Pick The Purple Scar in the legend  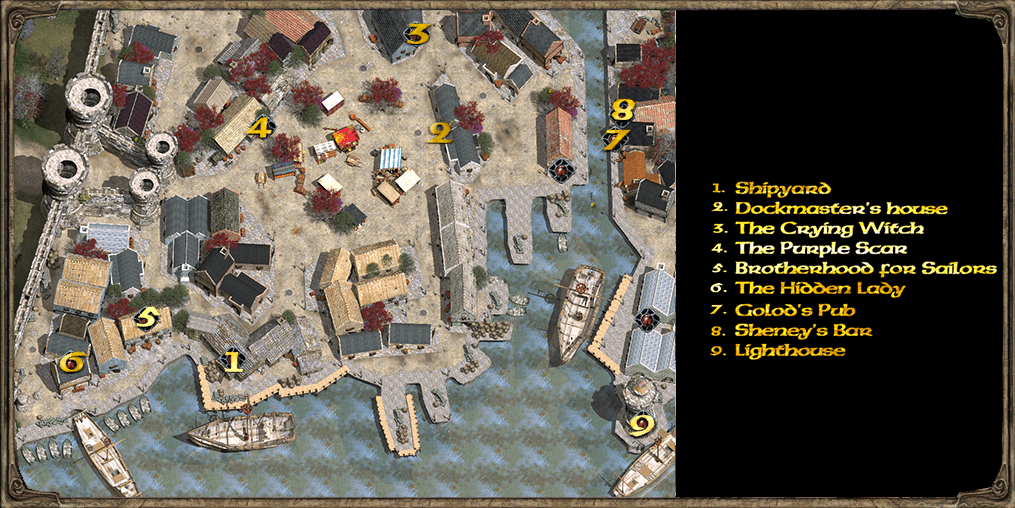(822, 249)
